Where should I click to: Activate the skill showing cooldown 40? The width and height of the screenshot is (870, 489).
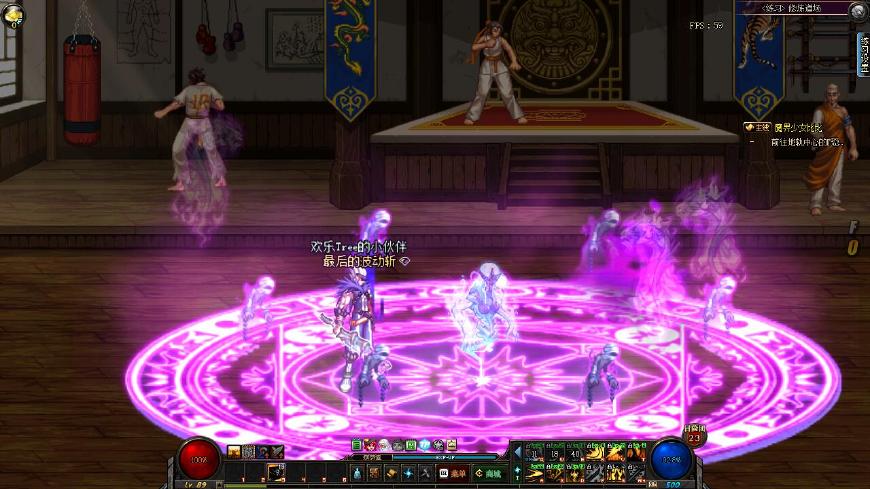tap(574, 452)
